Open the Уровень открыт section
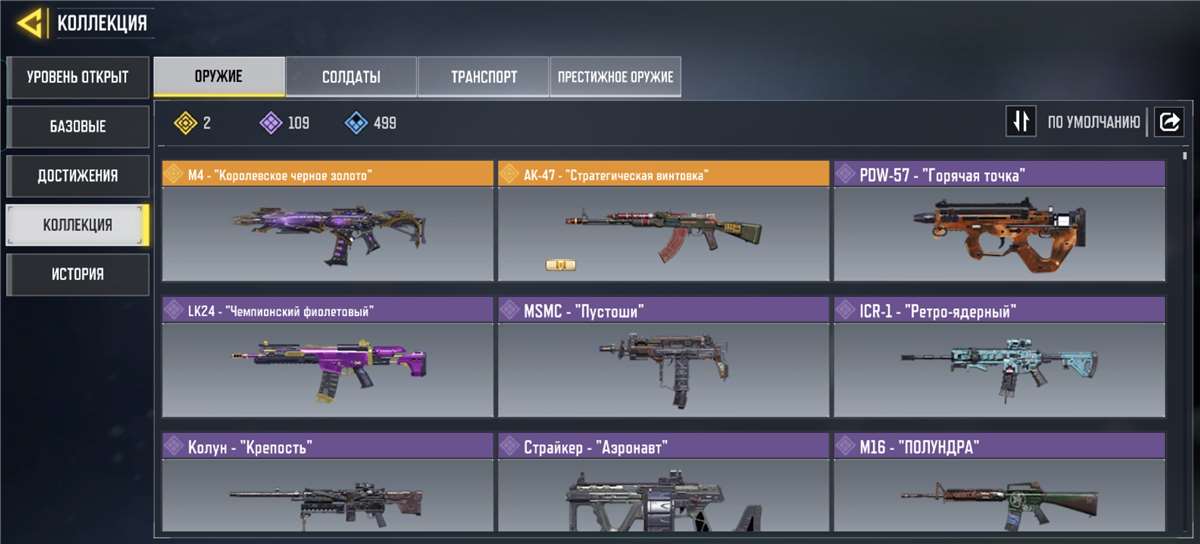 [x=77, y=77]
